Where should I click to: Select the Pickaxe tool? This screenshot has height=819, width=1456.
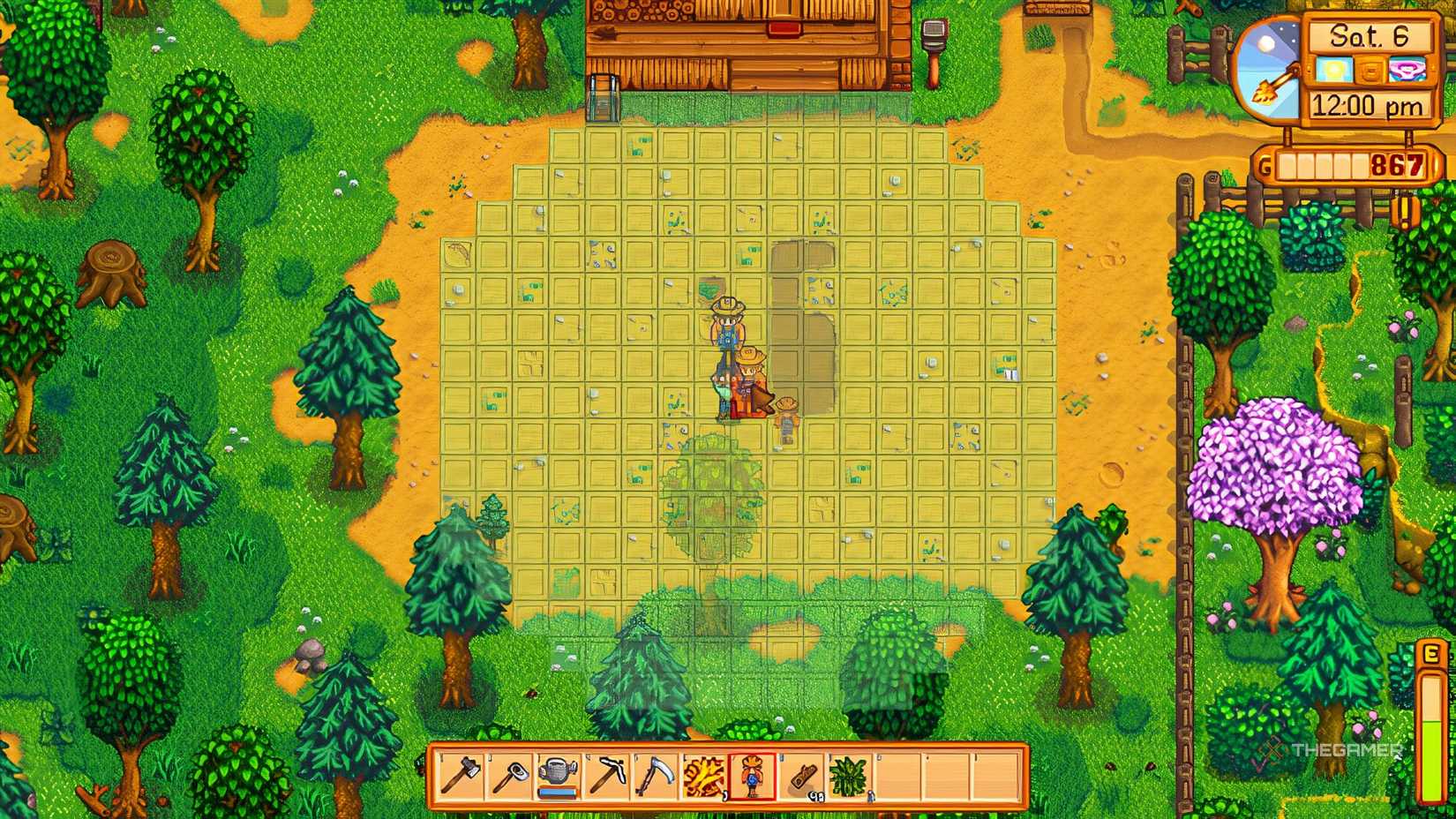point(608,775)
